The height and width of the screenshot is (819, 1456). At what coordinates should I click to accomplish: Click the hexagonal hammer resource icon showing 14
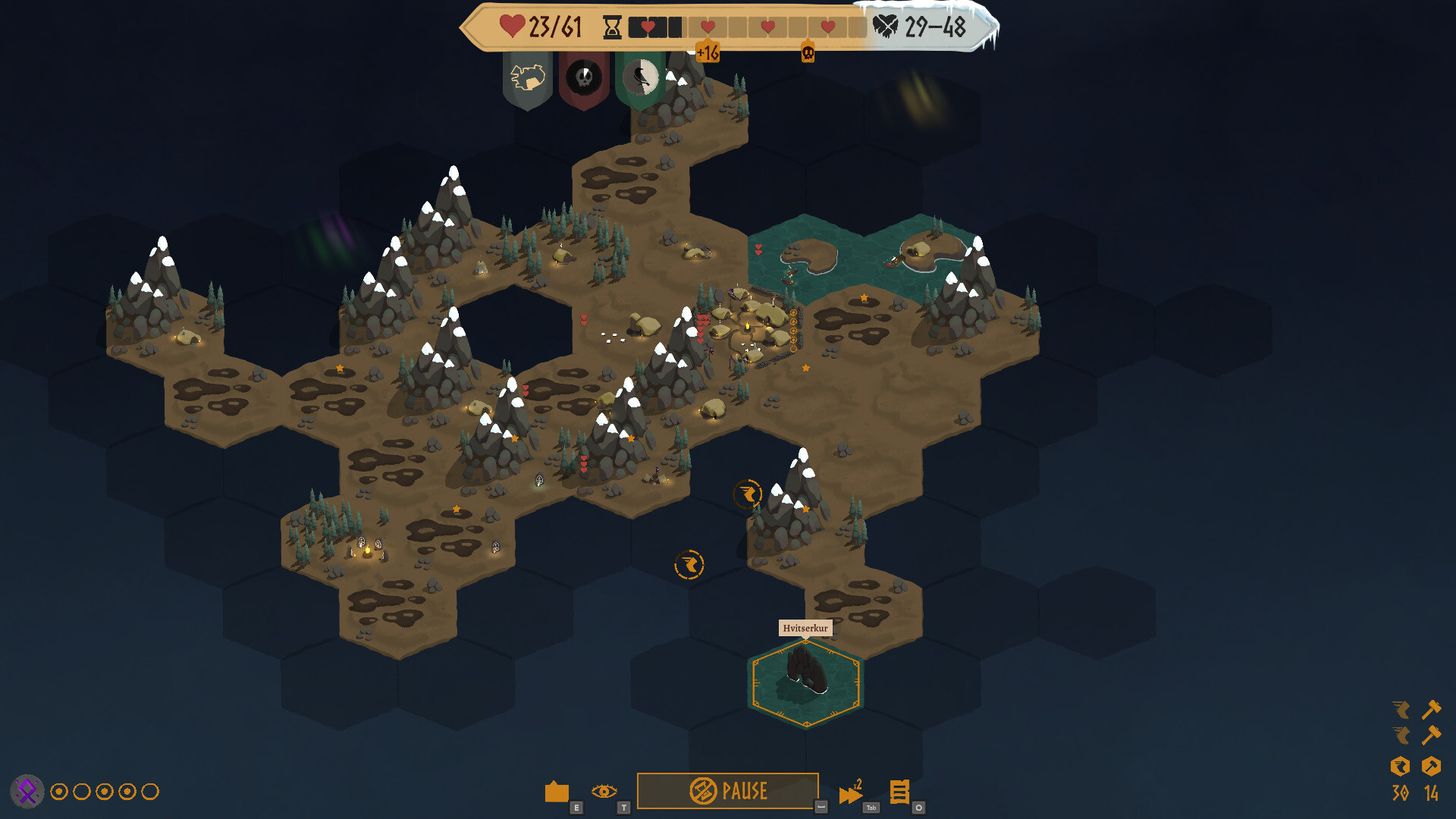[x=1432, y=767]
